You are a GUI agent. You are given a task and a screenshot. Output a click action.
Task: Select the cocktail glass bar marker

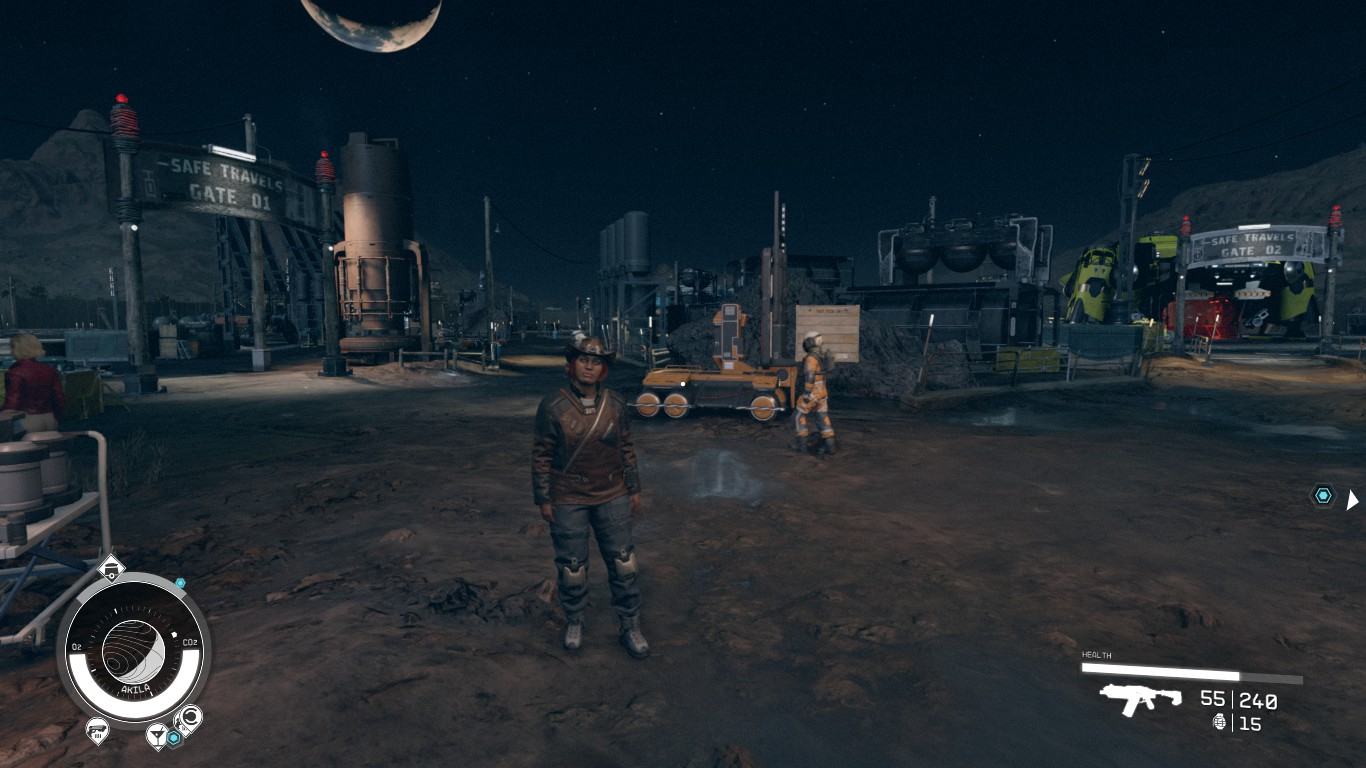coord(156,737)
